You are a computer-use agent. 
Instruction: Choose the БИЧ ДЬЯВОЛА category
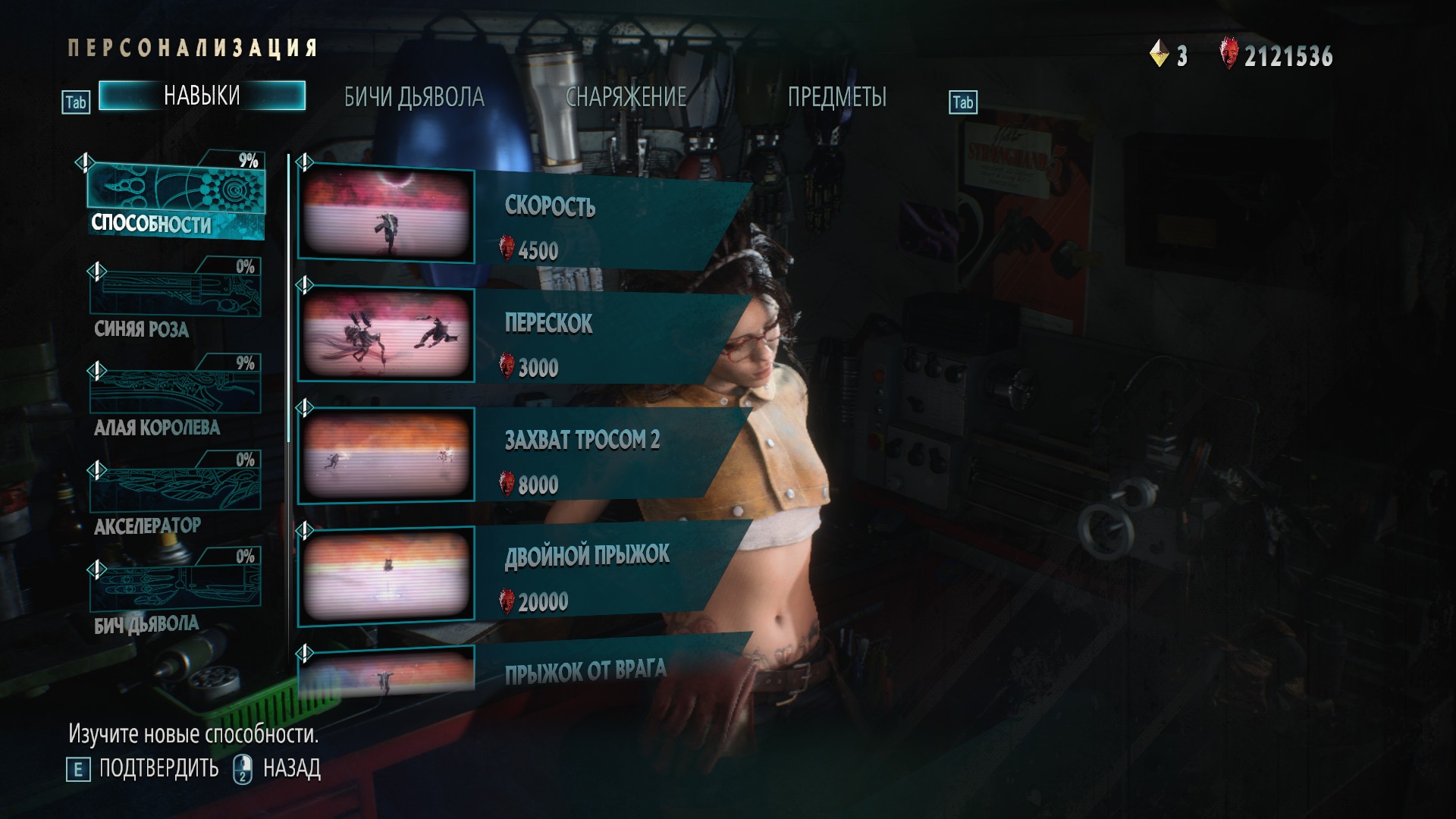[x=176, y=591]
